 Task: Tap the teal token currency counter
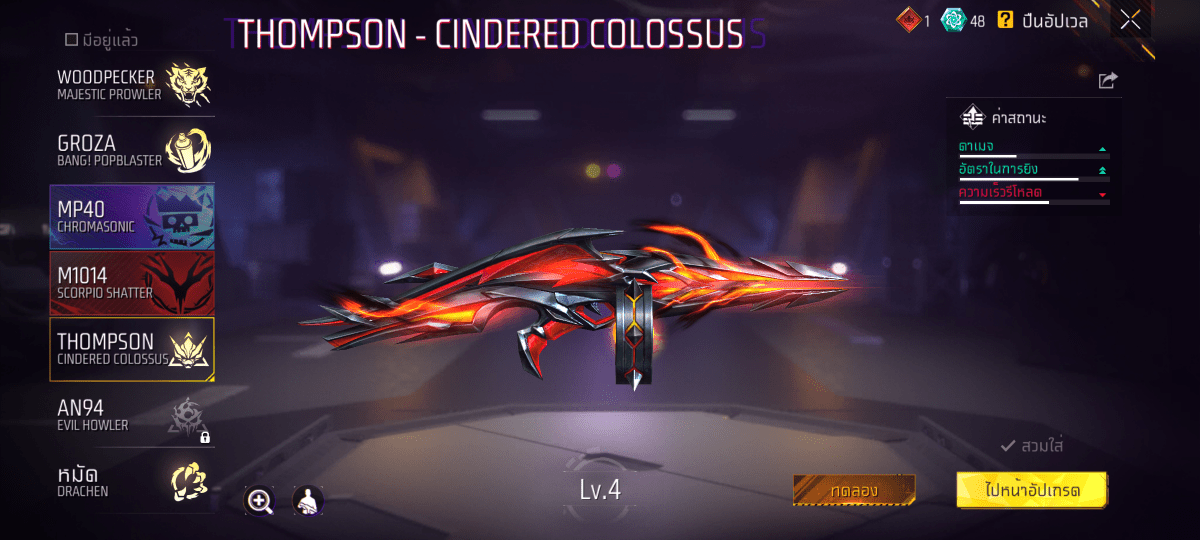tap(964, 19)
